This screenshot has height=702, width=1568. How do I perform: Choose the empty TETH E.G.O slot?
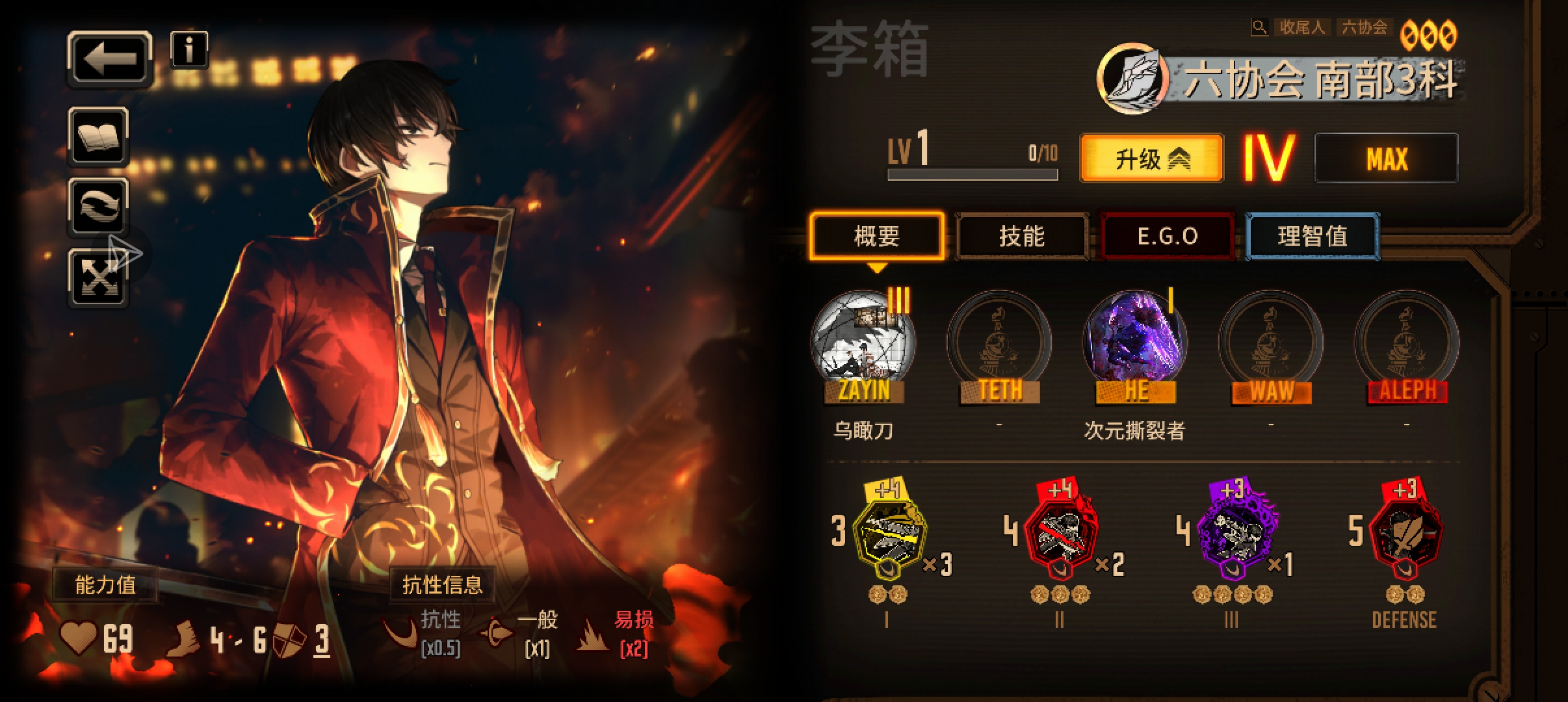point(999,343)
